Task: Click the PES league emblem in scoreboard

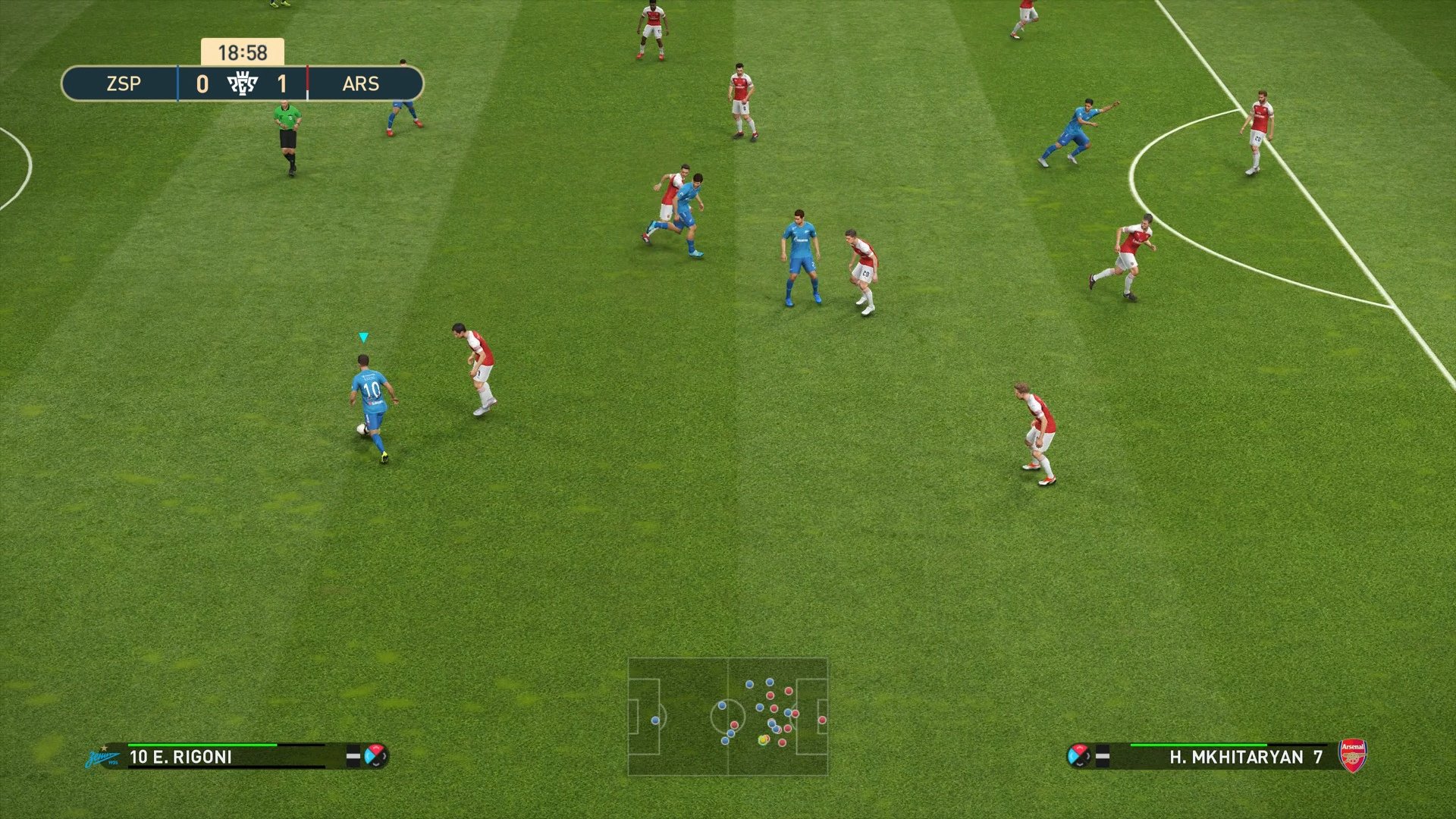Action: tap(243, 83)
